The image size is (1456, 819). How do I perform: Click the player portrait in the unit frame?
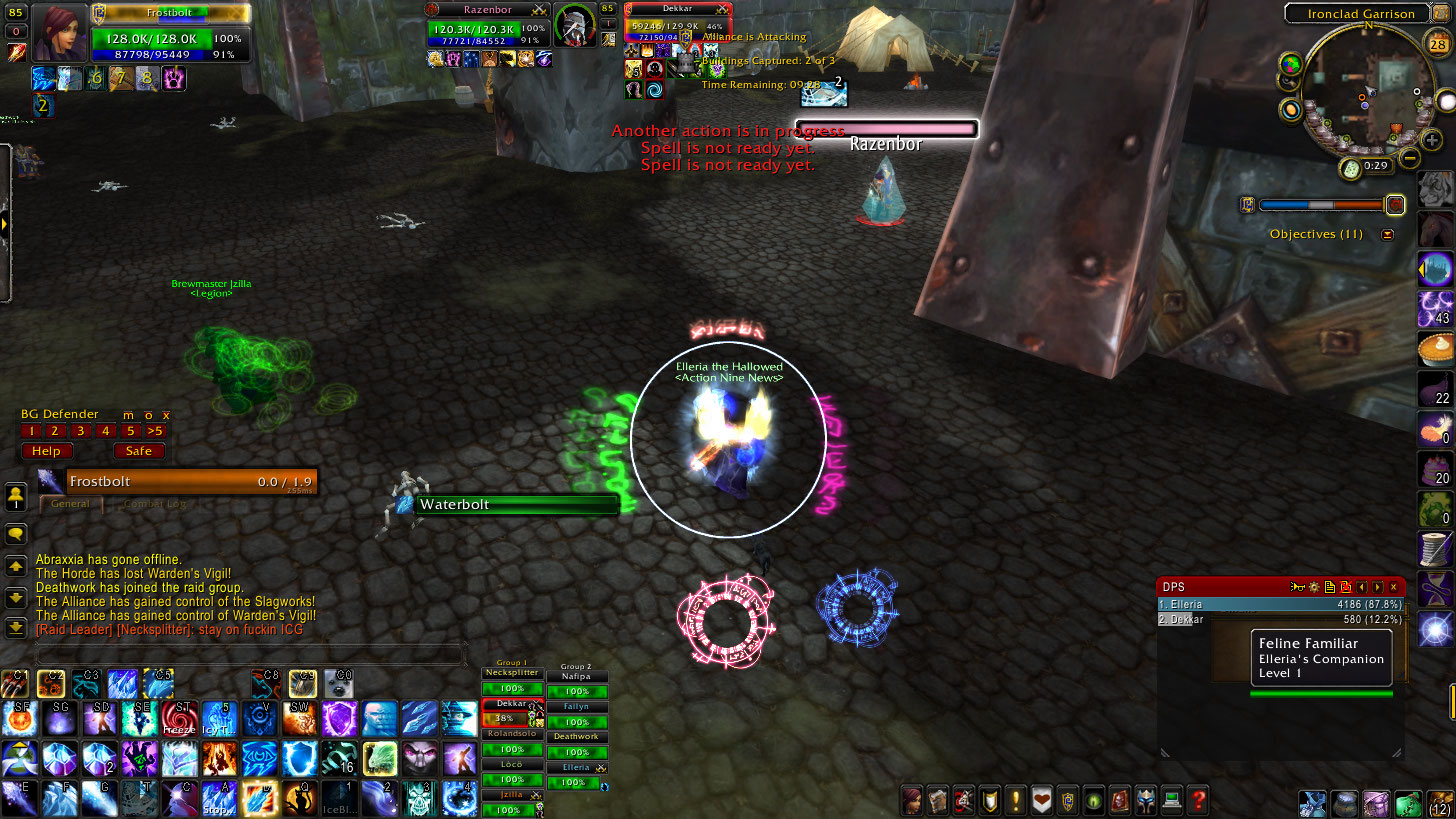[x=61, y=33]
